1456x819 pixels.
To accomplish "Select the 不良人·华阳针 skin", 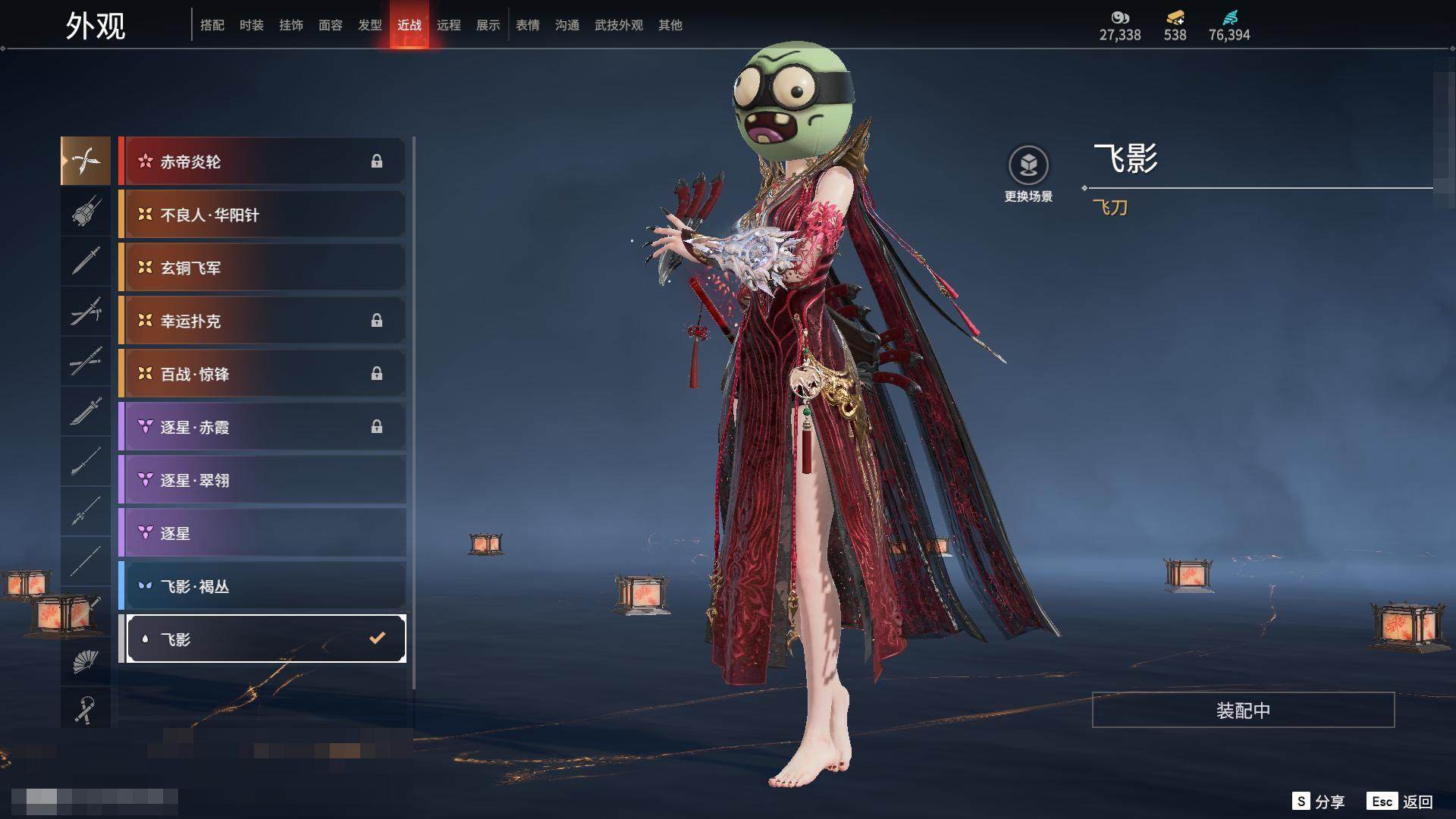I will click(262, 215).
